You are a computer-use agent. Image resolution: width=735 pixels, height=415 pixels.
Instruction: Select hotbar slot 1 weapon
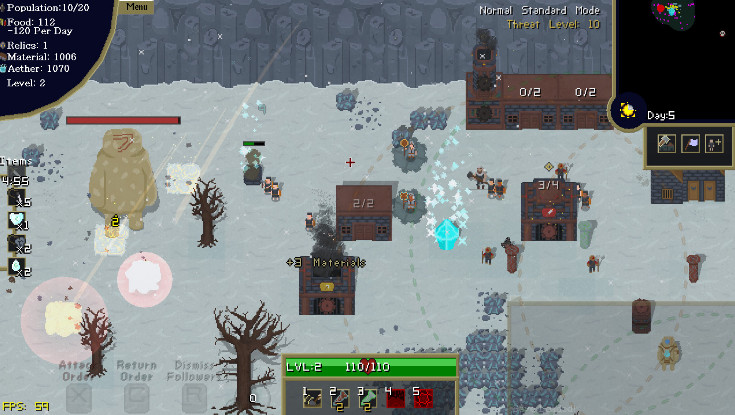(x=314, y=399)
